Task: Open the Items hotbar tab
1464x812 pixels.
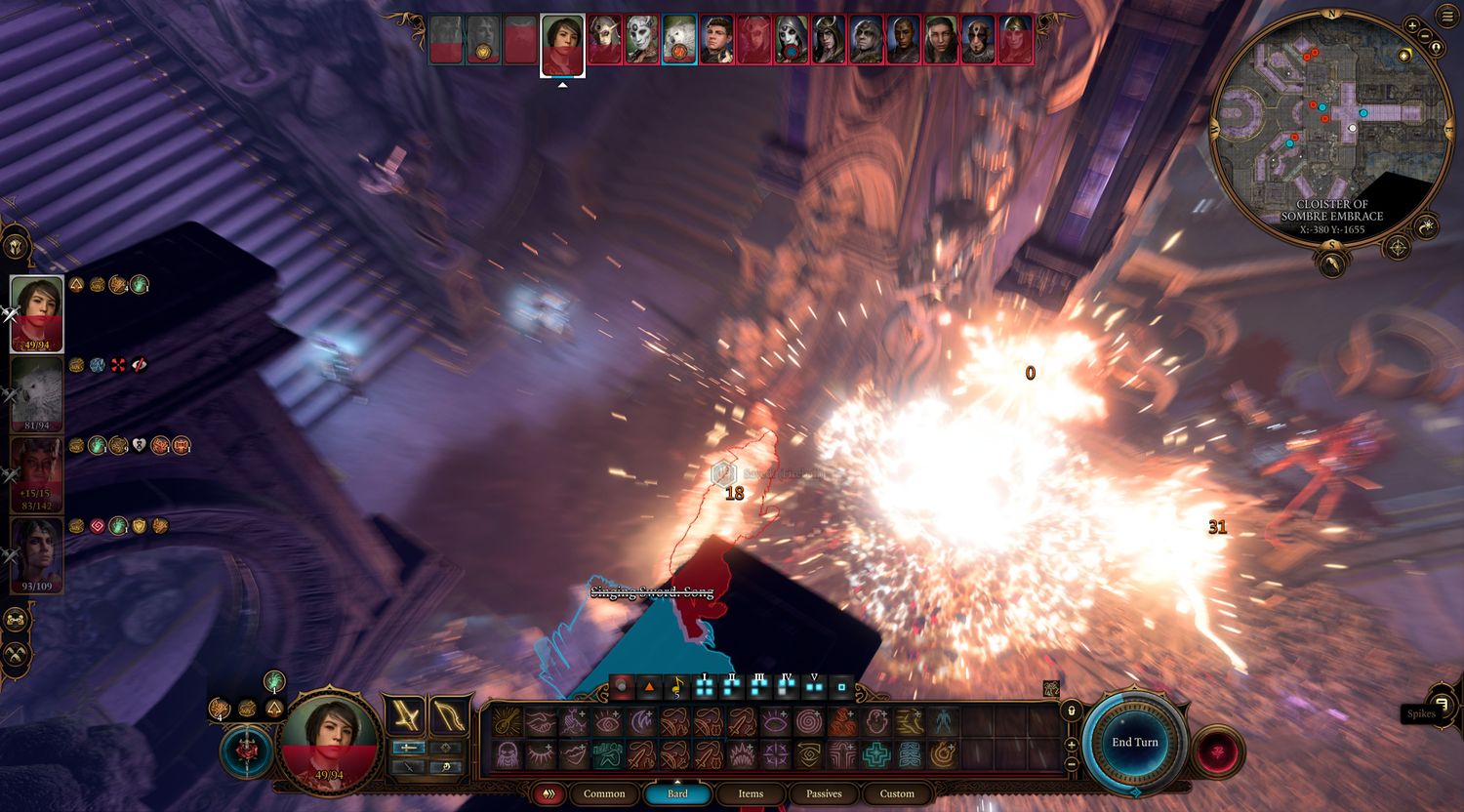Action: (751, 793)
